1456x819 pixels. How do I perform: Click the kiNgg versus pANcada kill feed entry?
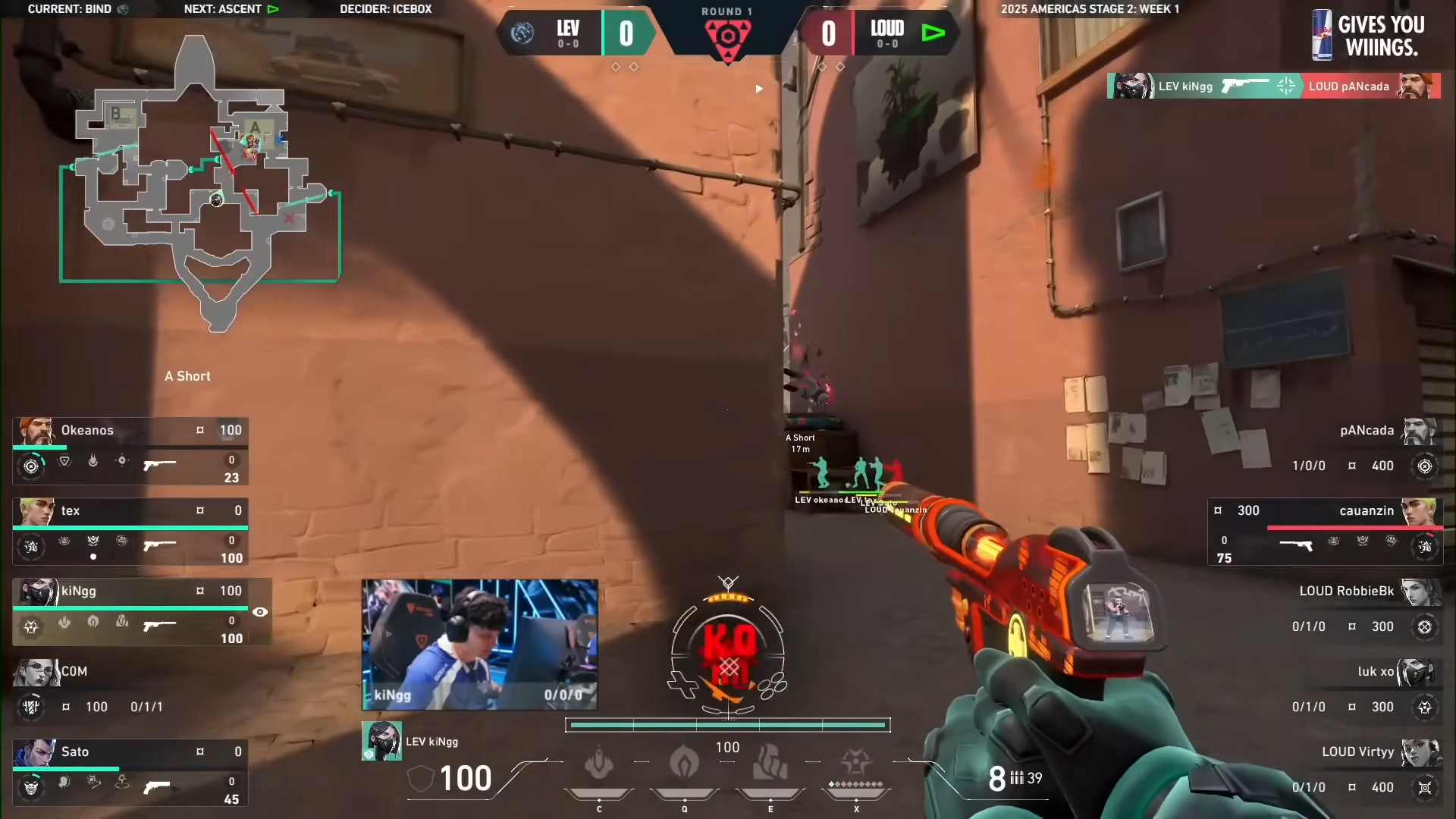1273,86
